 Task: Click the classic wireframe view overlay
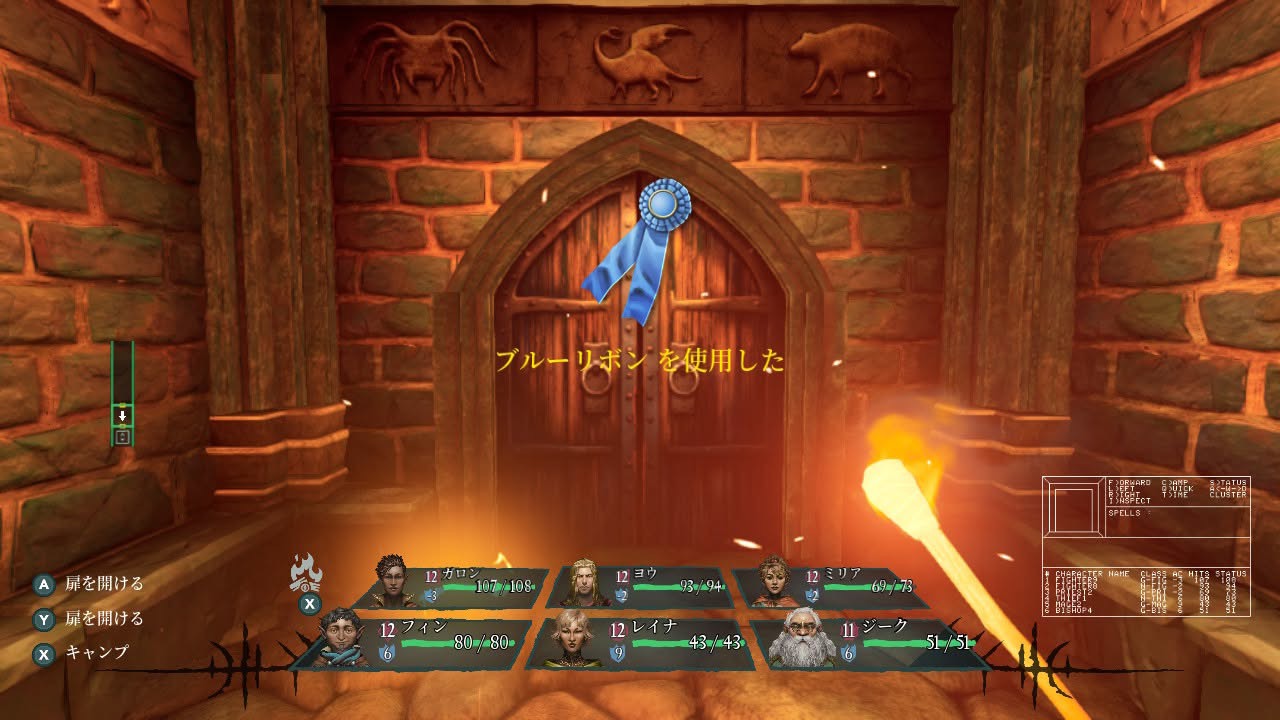click(x=1146, y=546)
